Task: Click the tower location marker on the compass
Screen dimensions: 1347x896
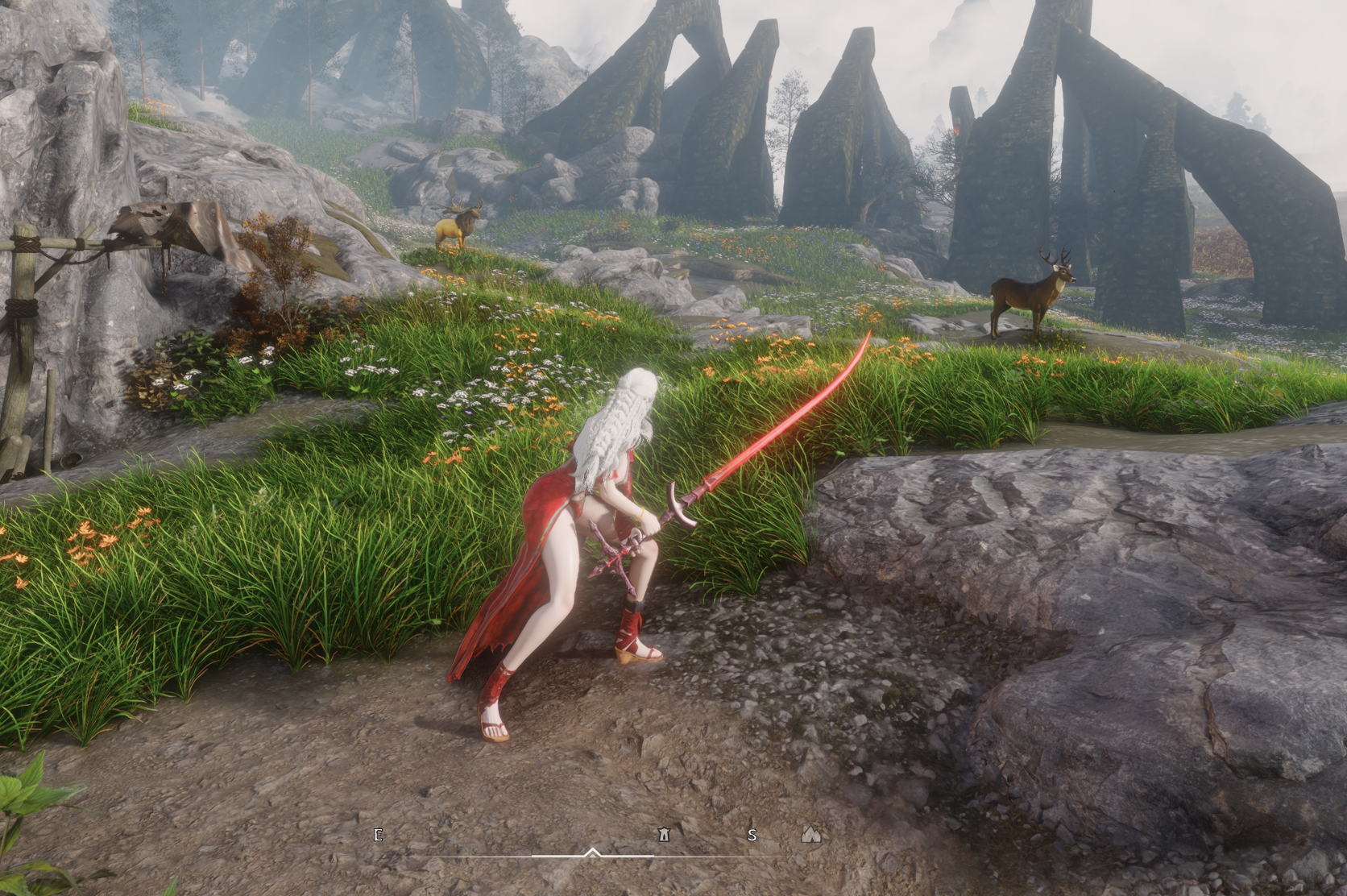Action: tap(664, 834)
